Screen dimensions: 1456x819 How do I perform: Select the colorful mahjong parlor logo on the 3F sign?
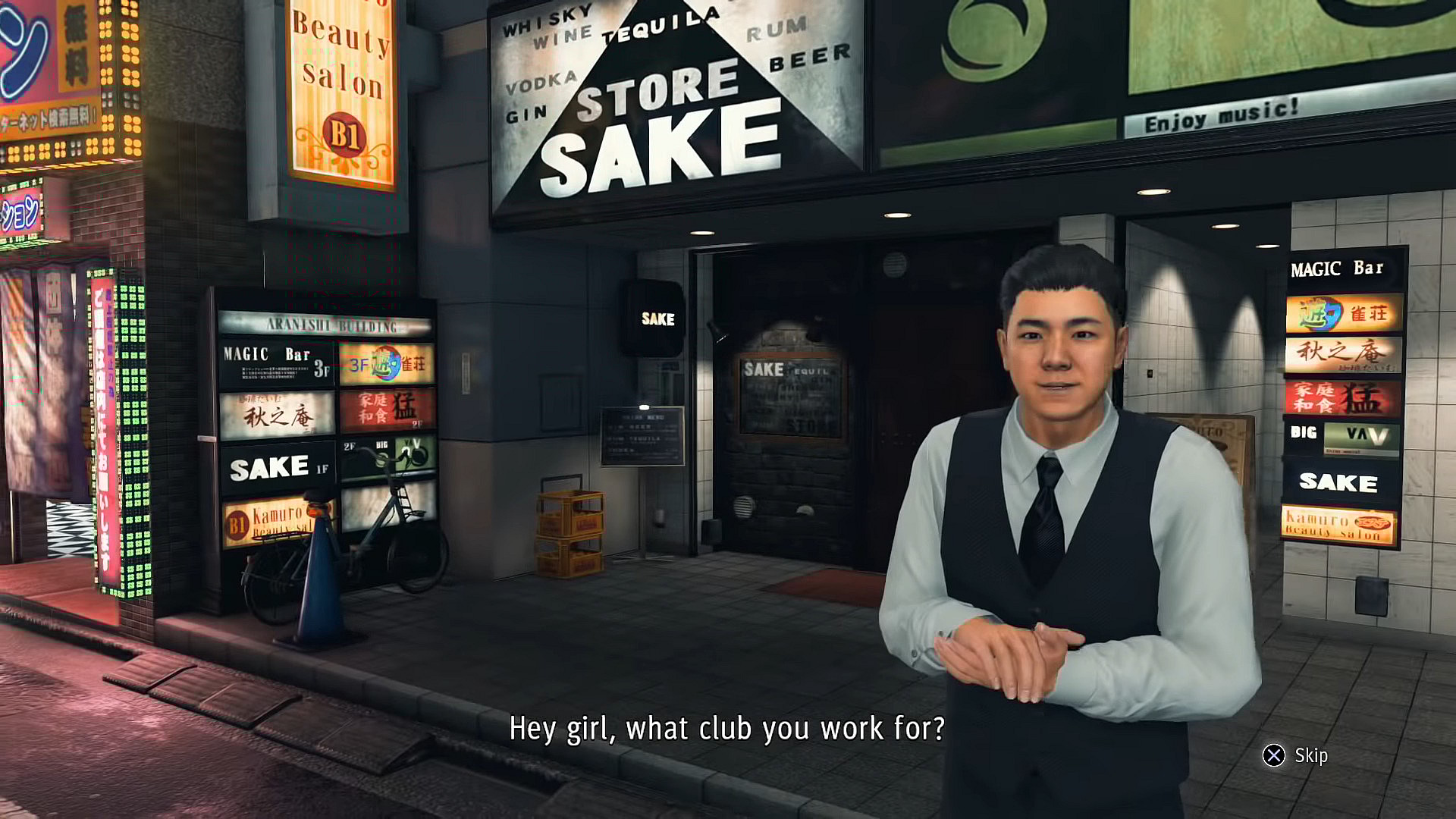tap(389, 364)
